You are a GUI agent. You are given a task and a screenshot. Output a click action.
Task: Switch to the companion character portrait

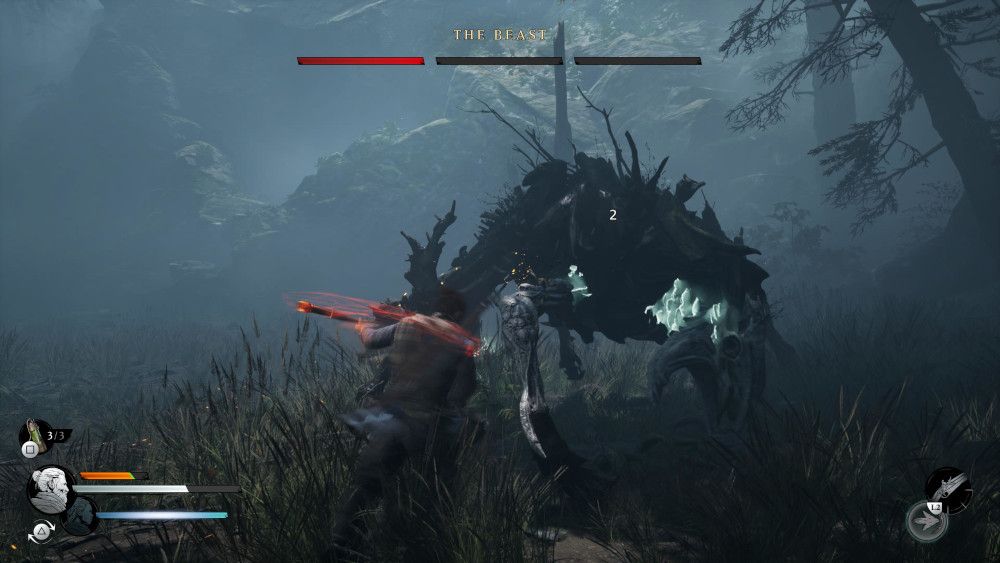pyautogui.click(x=82, y=516)
